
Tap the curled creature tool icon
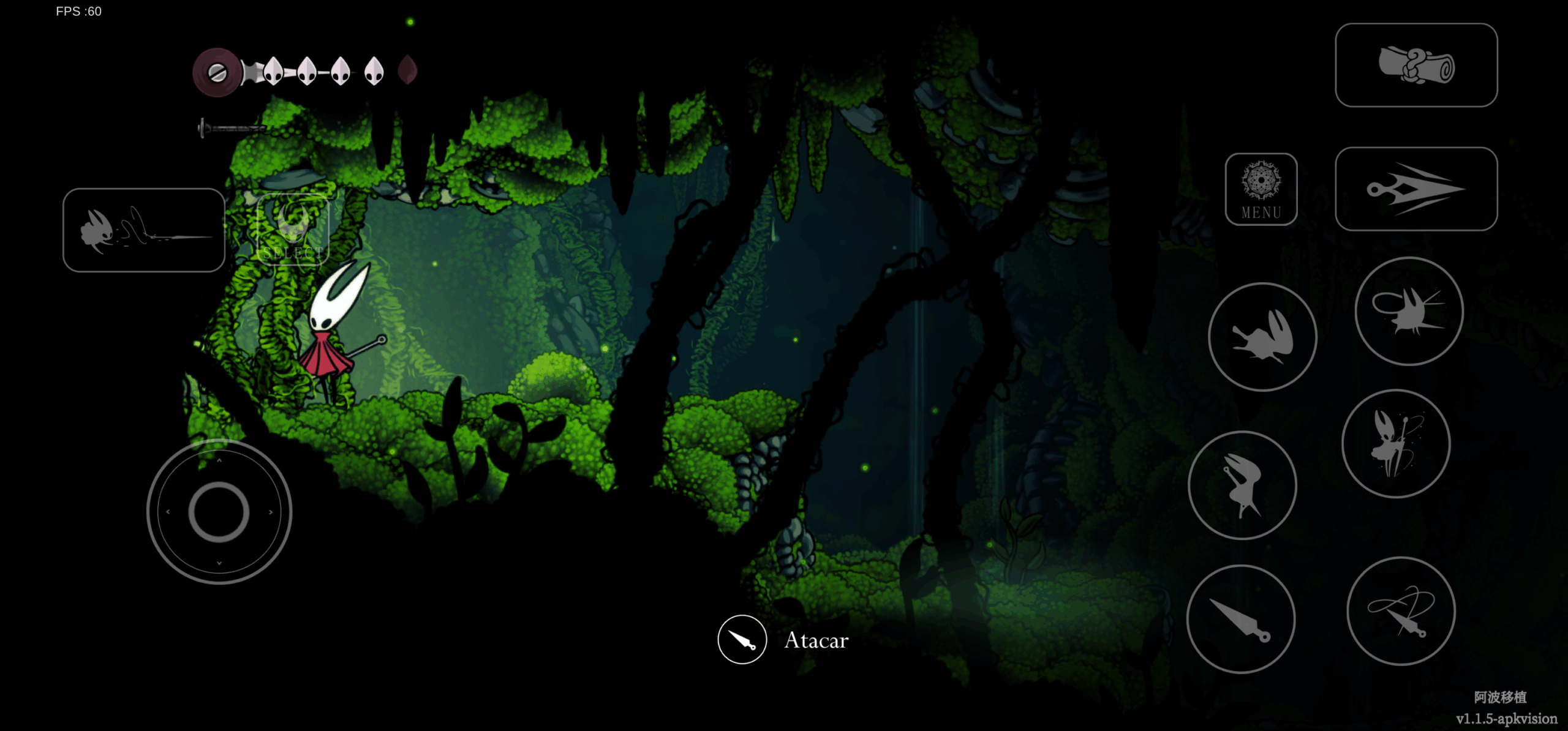point(1409,312)
